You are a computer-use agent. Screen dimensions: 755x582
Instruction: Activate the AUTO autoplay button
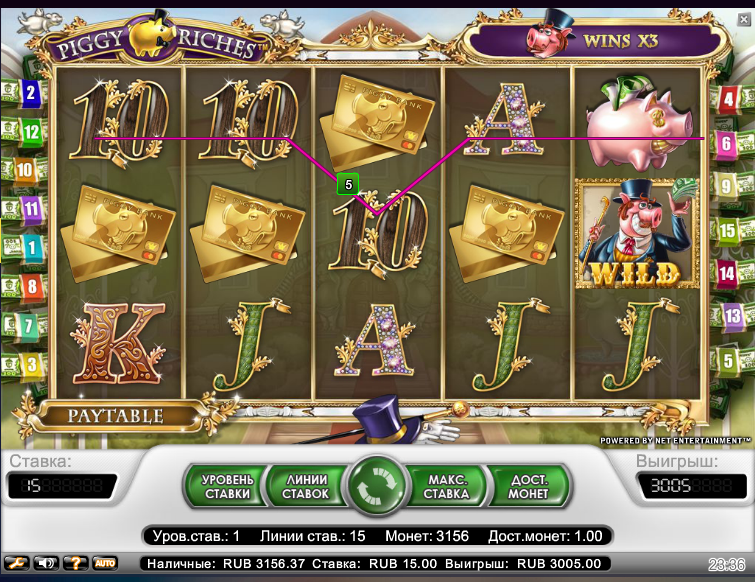click(105, 563)
